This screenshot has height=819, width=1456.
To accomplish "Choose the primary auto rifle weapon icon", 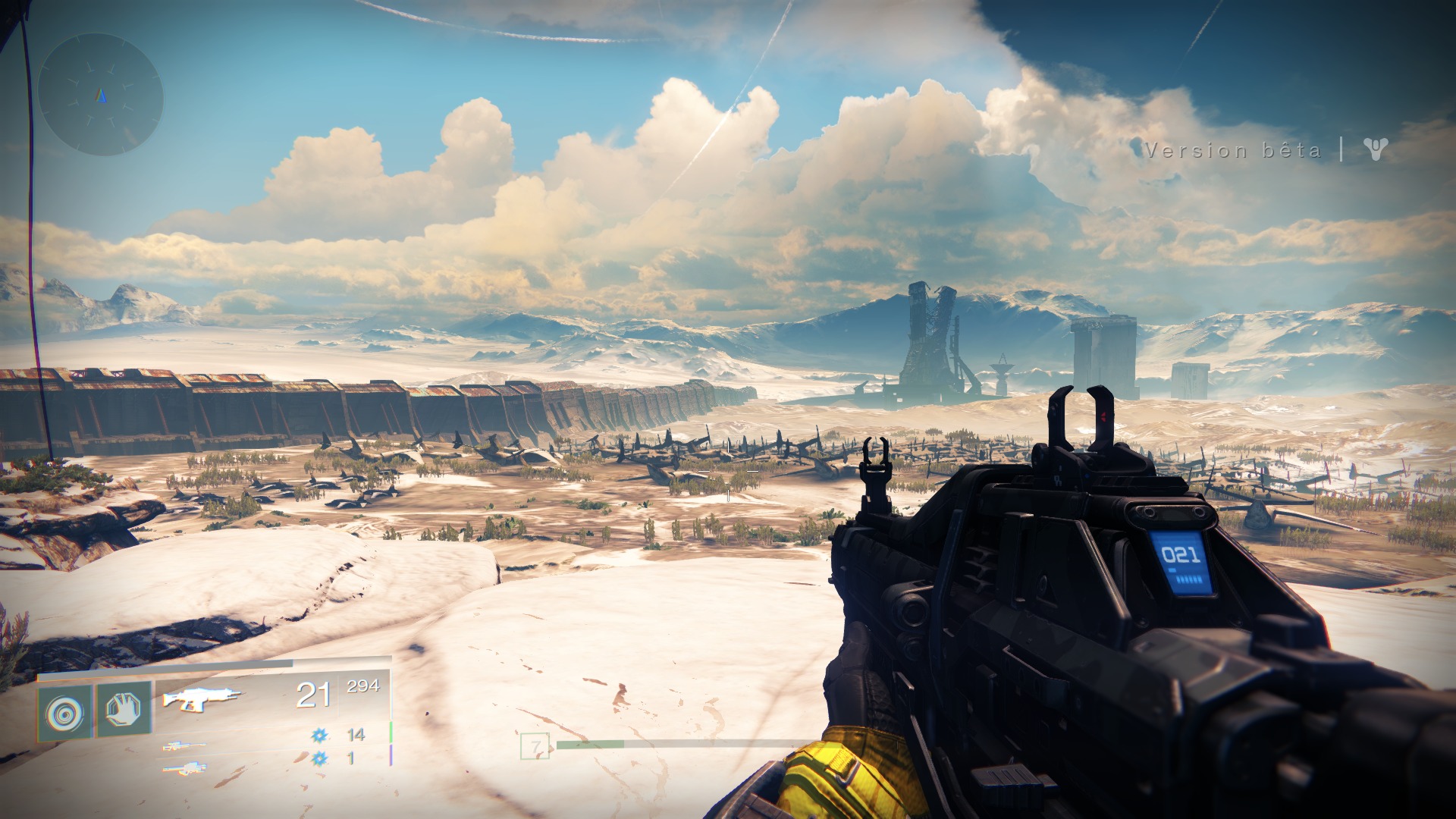I will point(201,698).
